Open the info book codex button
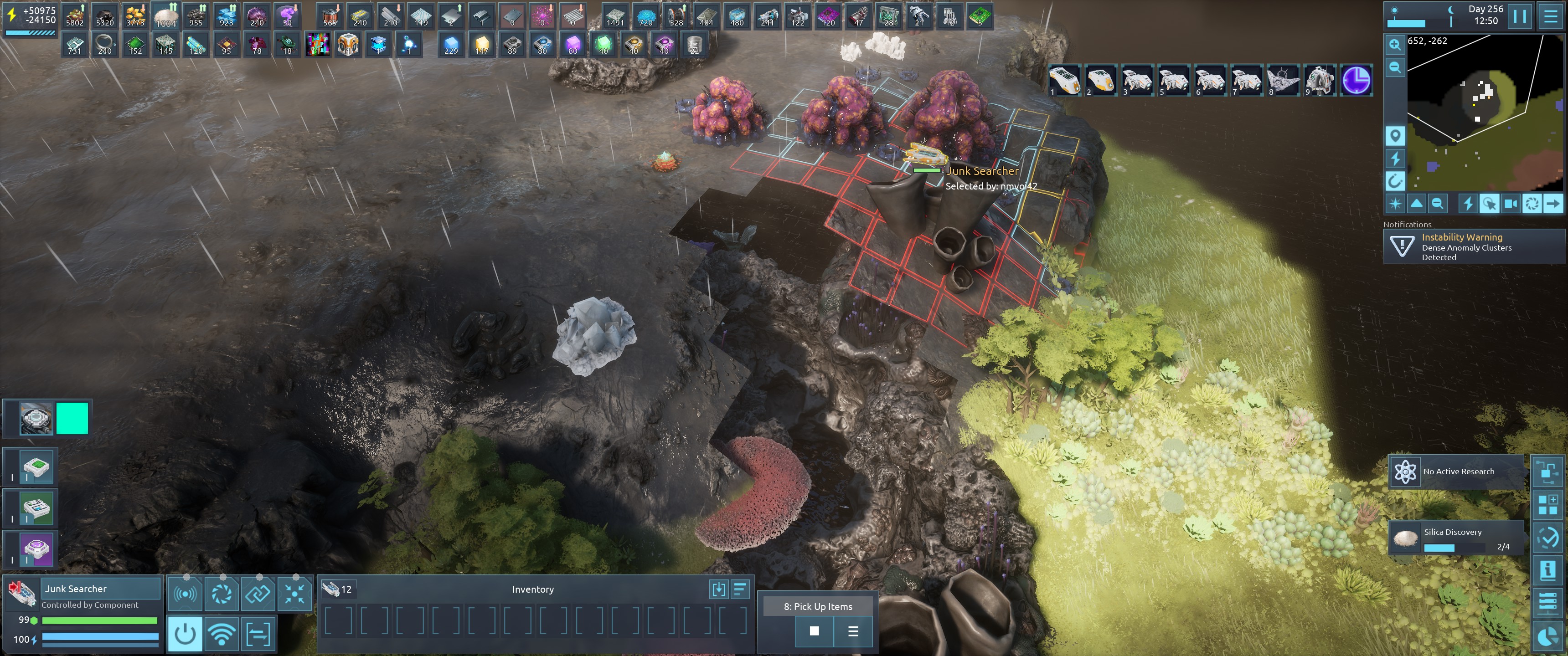The image size is (1568, 656). pyautogui.click(x=1547, y=570)
